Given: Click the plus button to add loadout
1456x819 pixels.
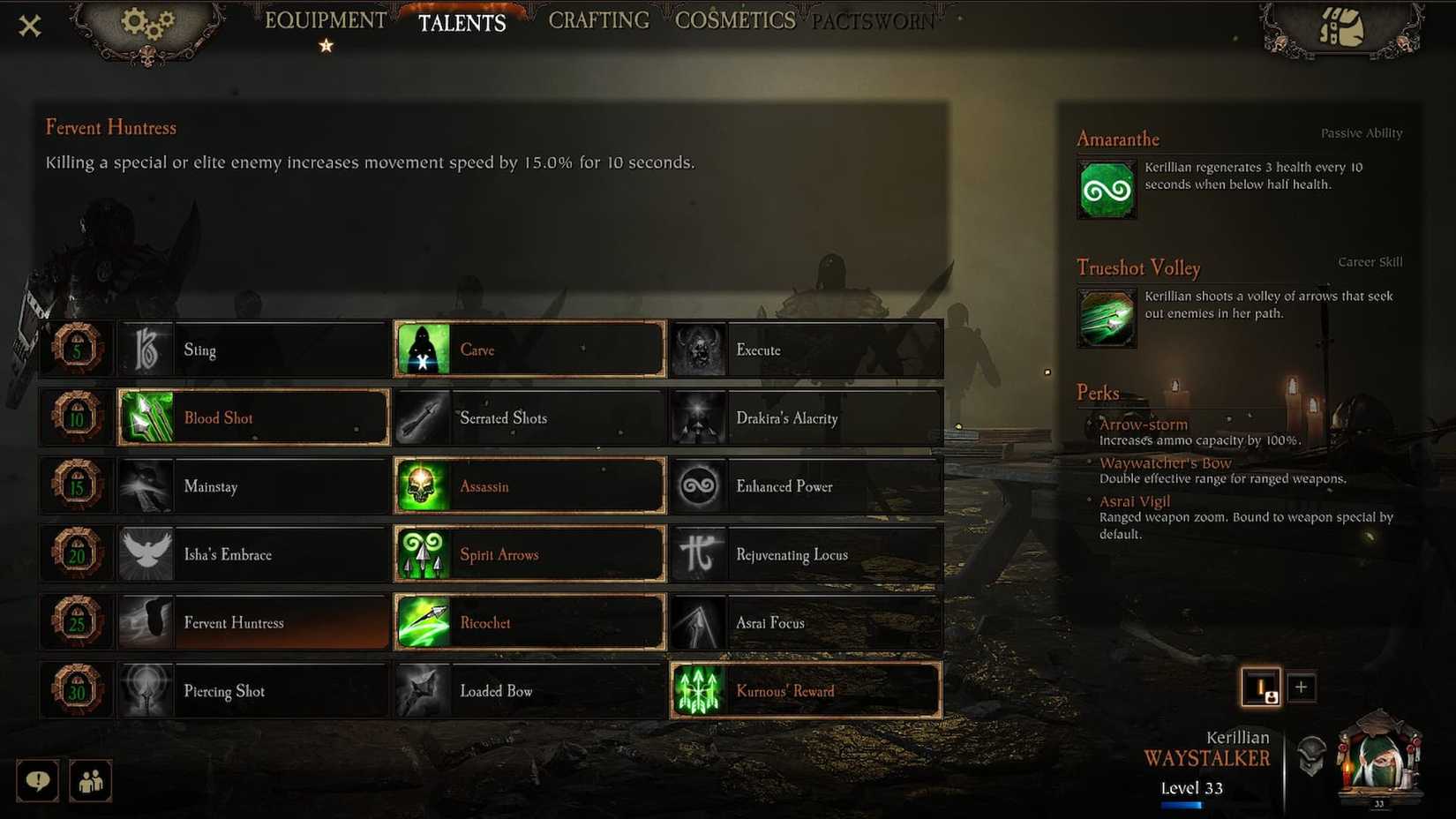Looking at the screenshot, I should (x=1302, y=687).
